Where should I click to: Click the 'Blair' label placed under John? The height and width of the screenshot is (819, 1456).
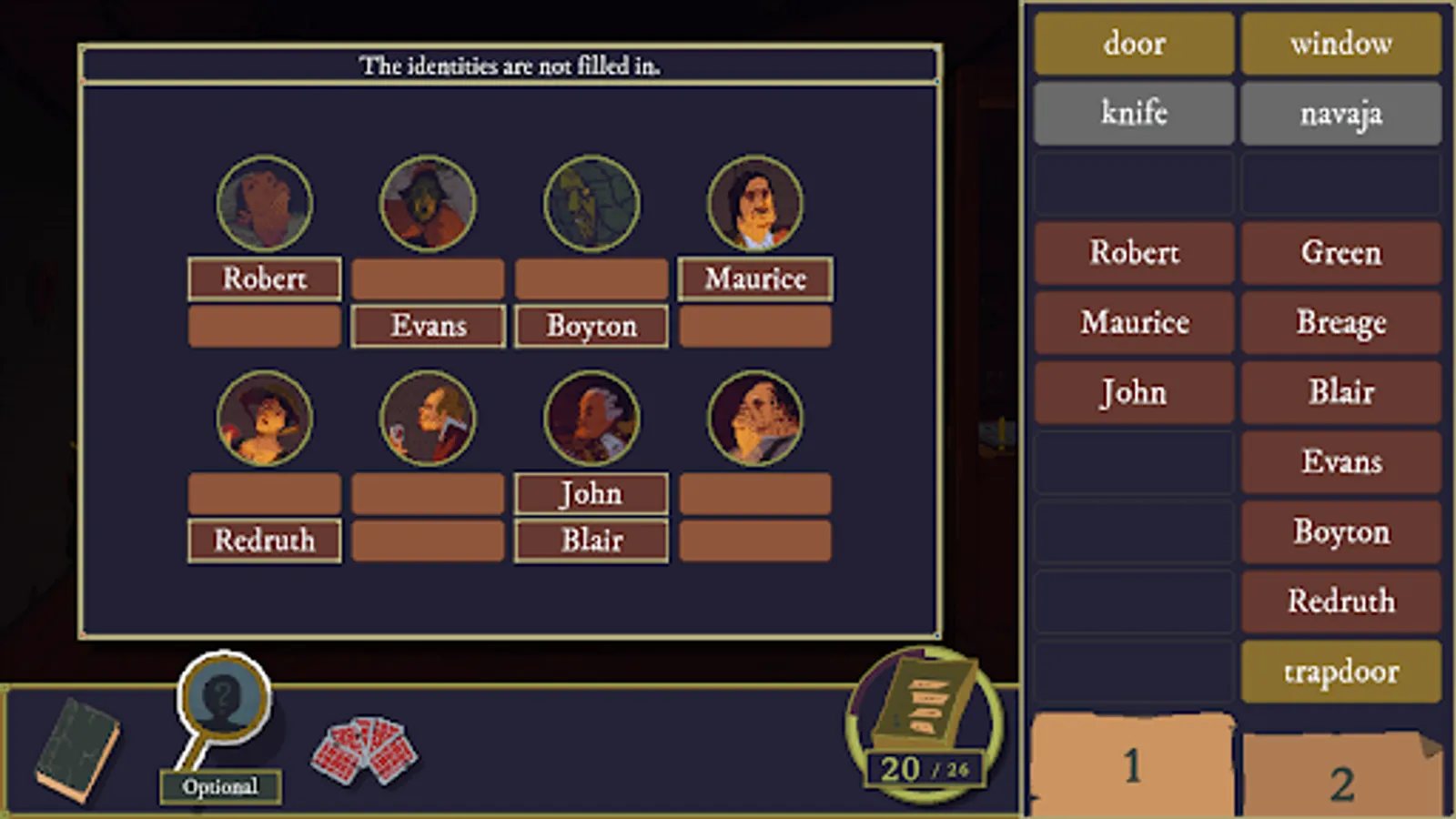[x=591, y=540]
